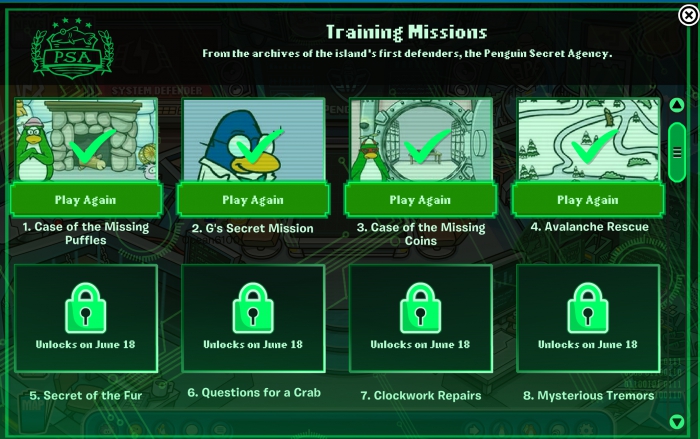
Task: Close the Training Missions window
Action: click(x=687, y=14)
